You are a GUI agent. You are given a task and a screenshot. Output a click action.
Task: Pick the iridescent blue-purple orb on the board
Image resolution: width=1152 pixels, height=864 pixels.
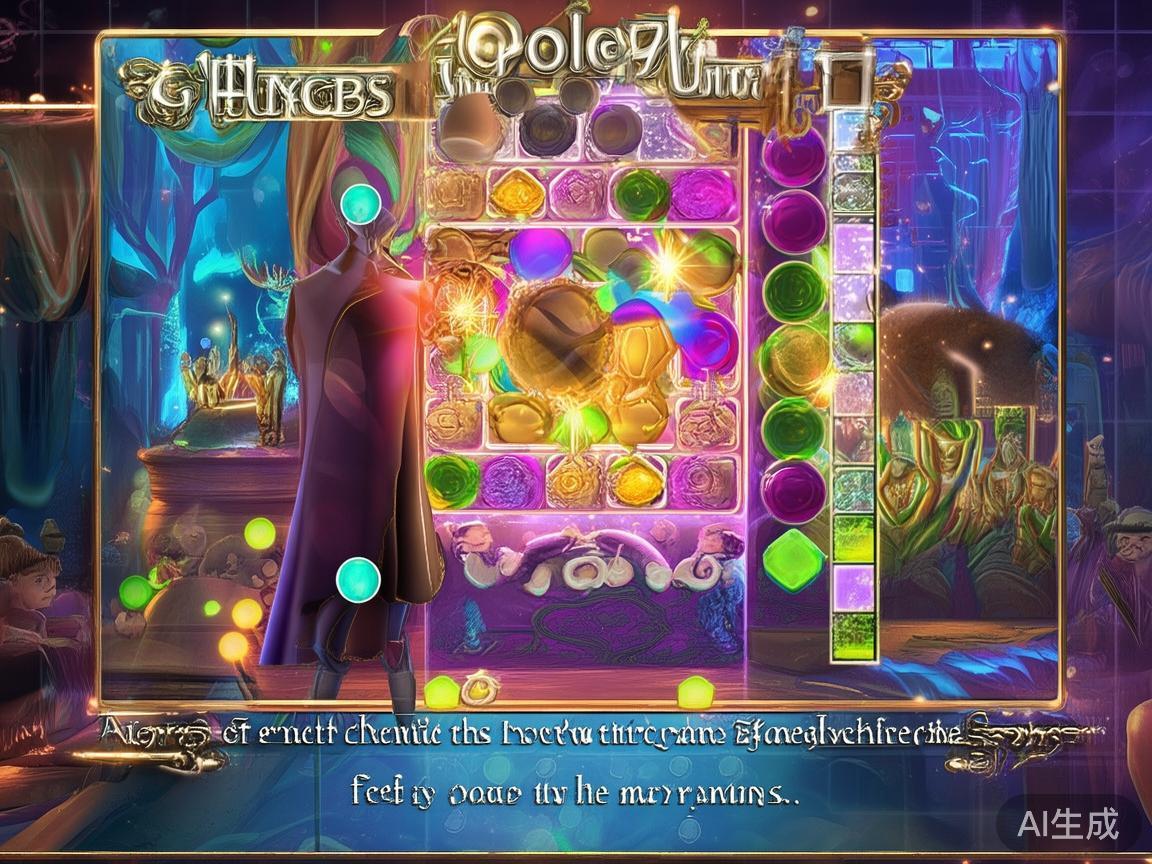pyautogui.click(x=541, y=254)
